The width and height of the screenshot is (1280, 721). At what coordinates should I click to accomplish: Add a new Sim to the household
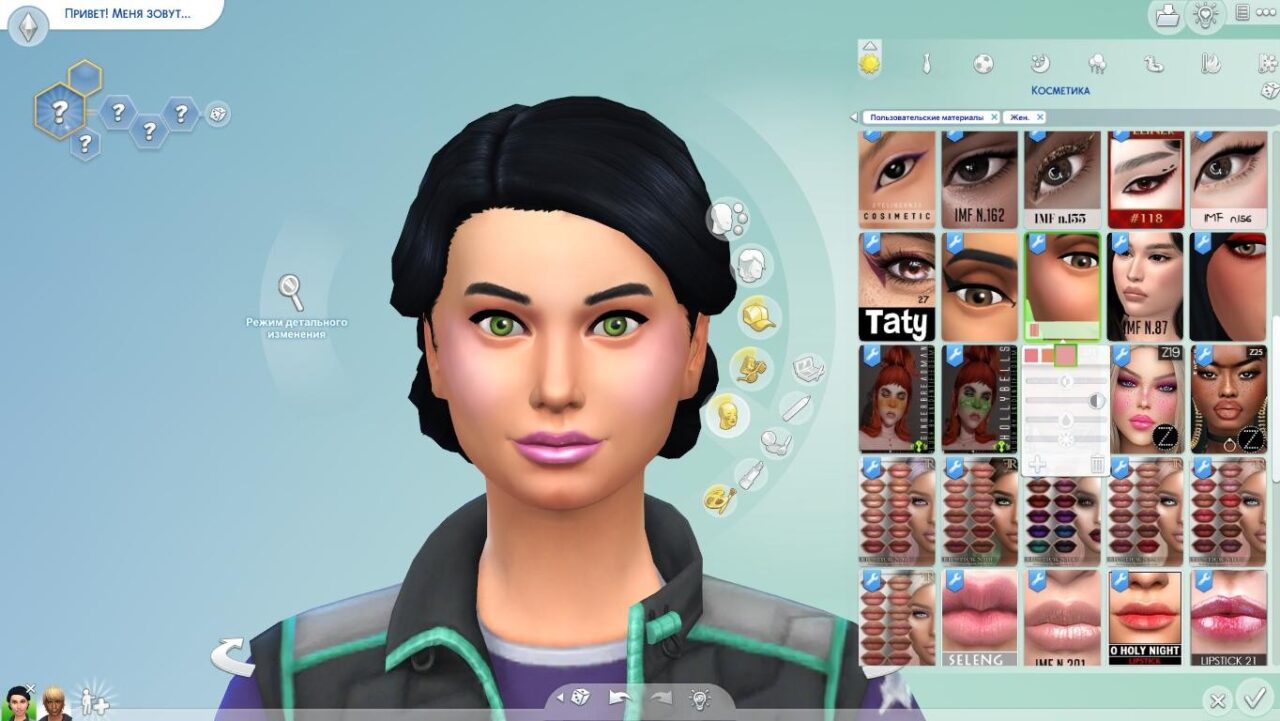pos(94,700)
